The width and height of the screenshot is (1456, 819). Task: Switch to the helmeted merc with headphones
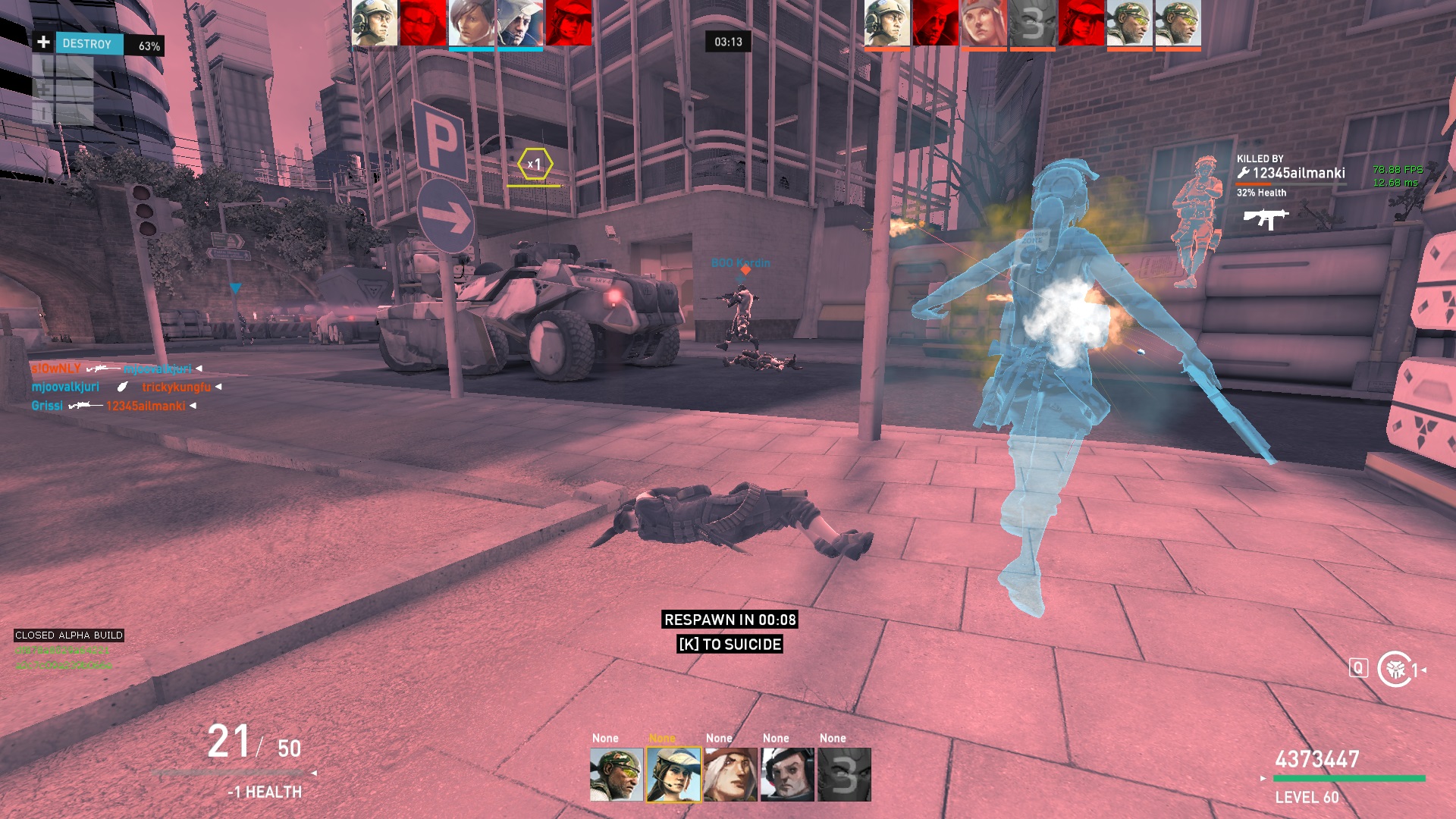787,774
